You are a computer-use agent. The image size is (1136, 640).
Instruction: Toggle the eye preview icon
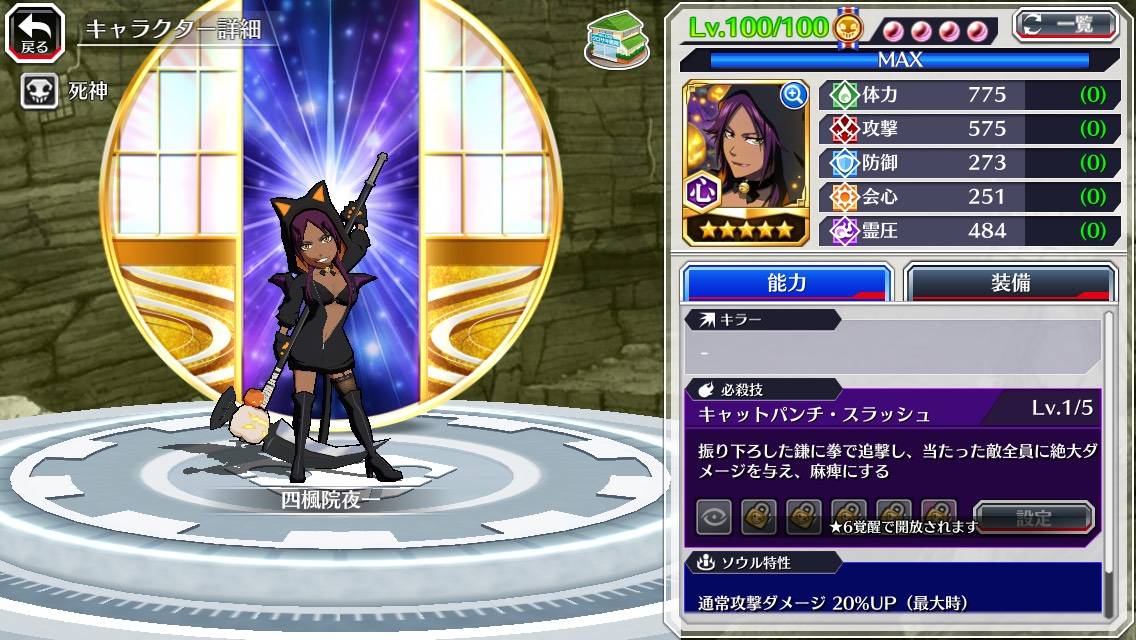click(714, 516)
